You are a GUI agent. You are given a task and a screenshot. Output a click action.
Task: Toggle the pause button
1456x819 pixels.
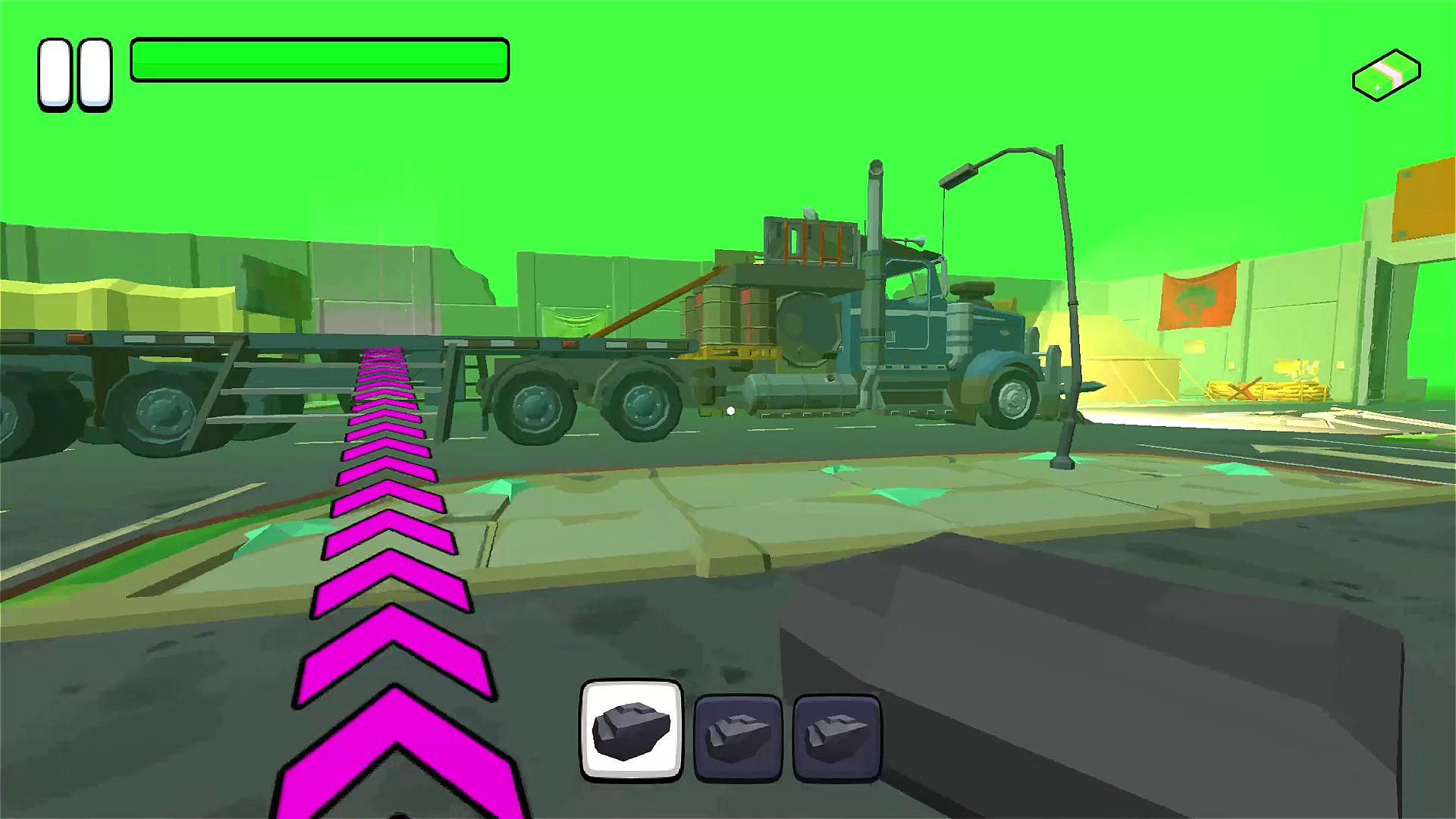coord(74,74)
